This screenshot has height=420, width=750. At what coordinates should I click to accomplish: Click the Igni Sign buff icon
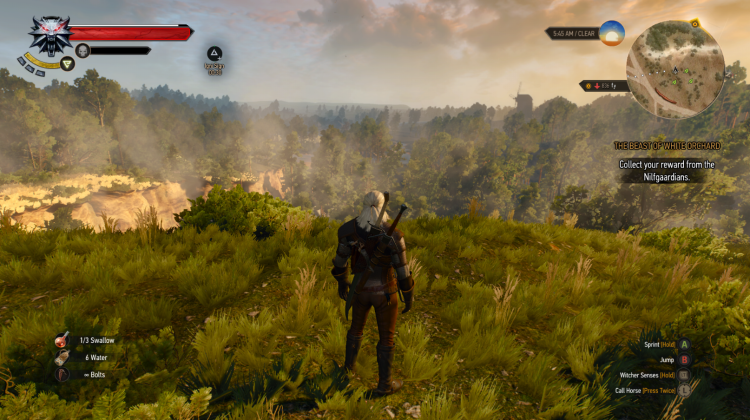pyautogui.click(x=214, y=54)
